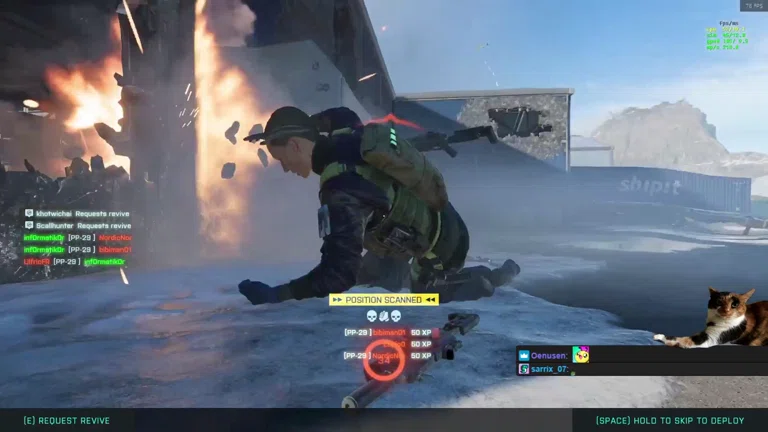Click the Position Scanned notification banner
Screen dimensions: 768x432
click(384, 299)
